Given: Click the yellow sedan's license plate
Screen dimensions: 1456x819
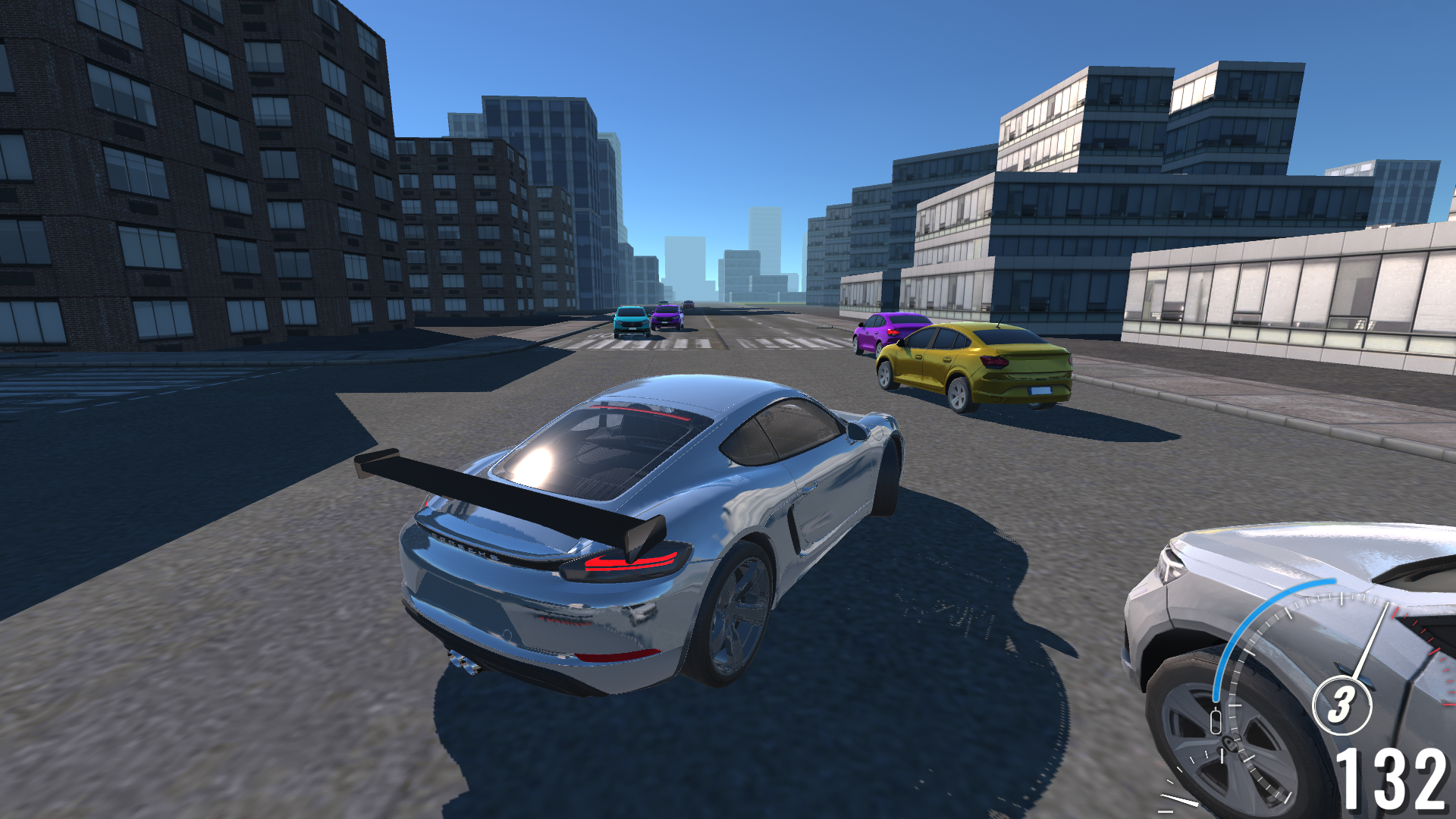Looking at the screenshot, I should pyautogui.click(x=1040, y=391).
